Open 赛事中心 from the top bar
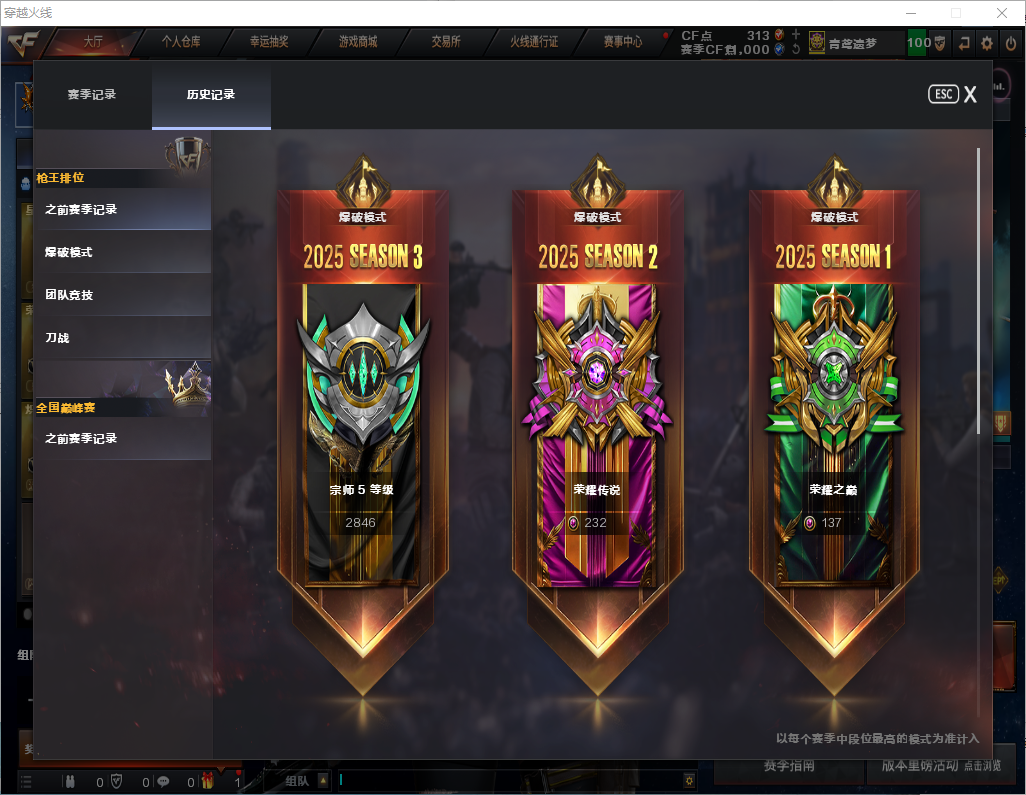 coord(622,42)
